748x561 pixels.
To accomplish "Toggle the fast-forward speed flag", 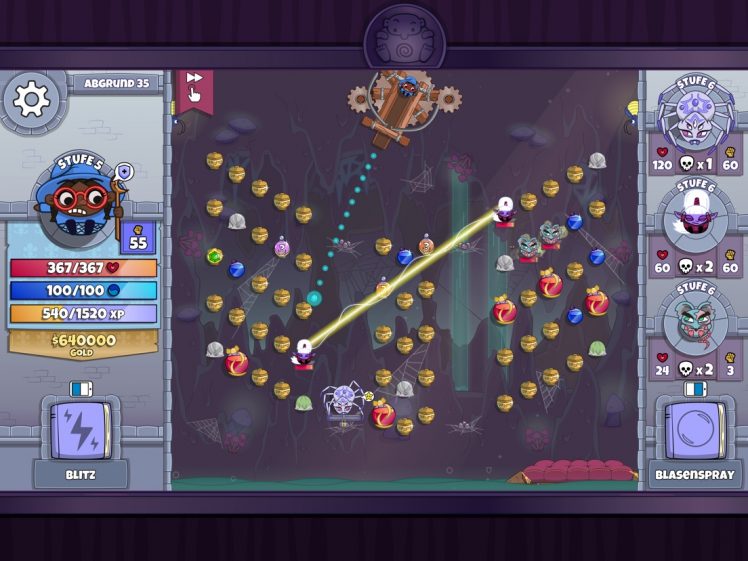I will tap(195, 89).
